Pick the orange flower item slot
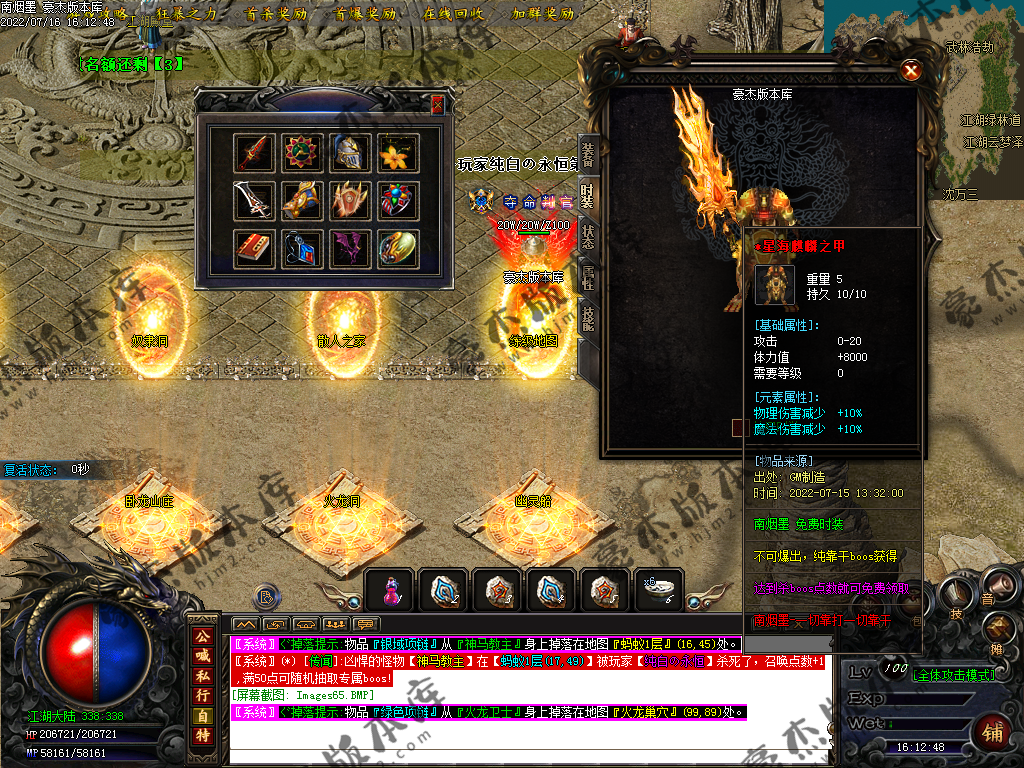The height and width of the screenshot is (768, 1024). [398, 153]
